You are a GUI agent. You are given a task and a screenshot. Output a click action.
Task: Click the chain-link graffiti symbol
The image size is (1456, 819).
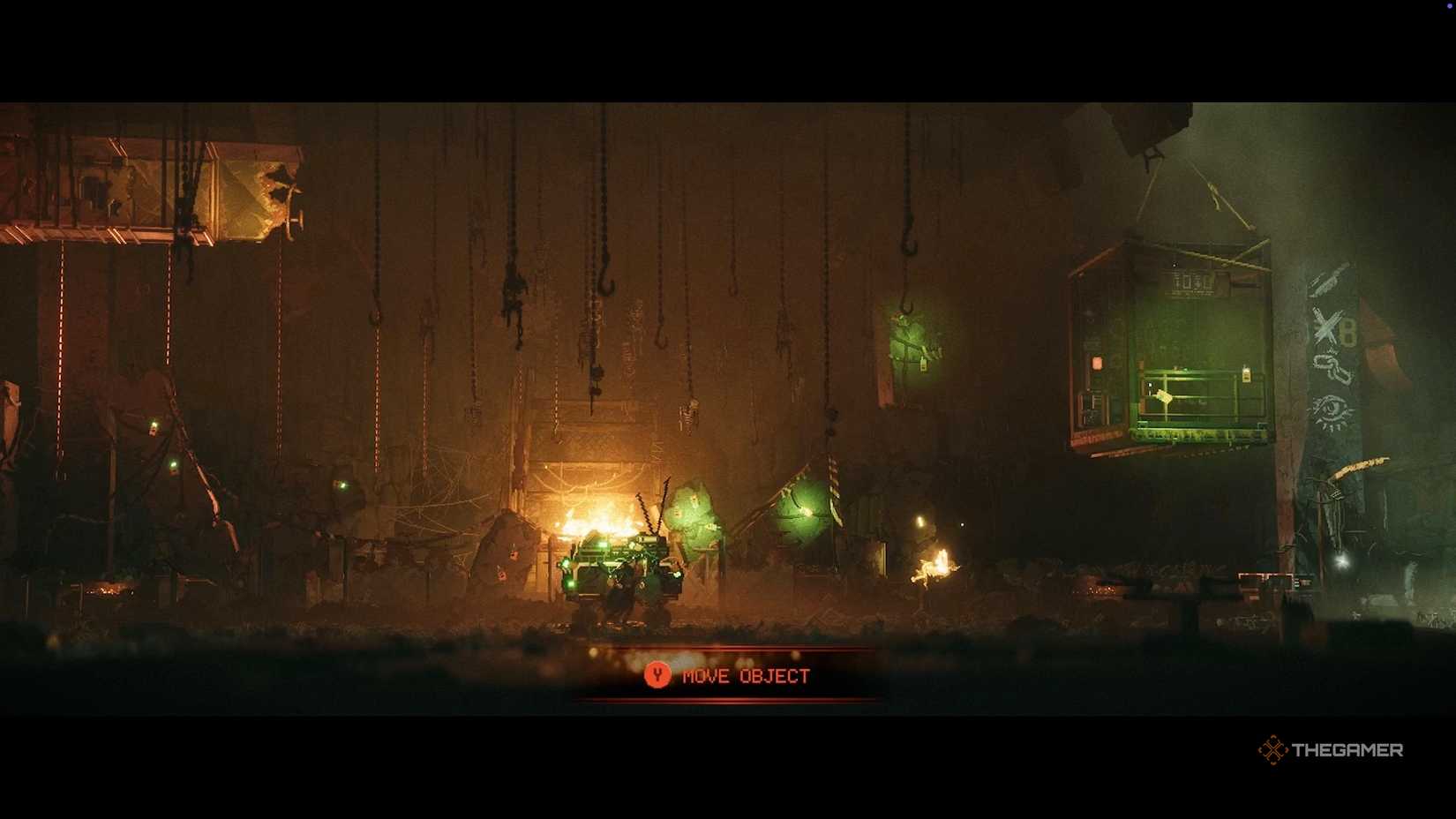pos(1332,366)
